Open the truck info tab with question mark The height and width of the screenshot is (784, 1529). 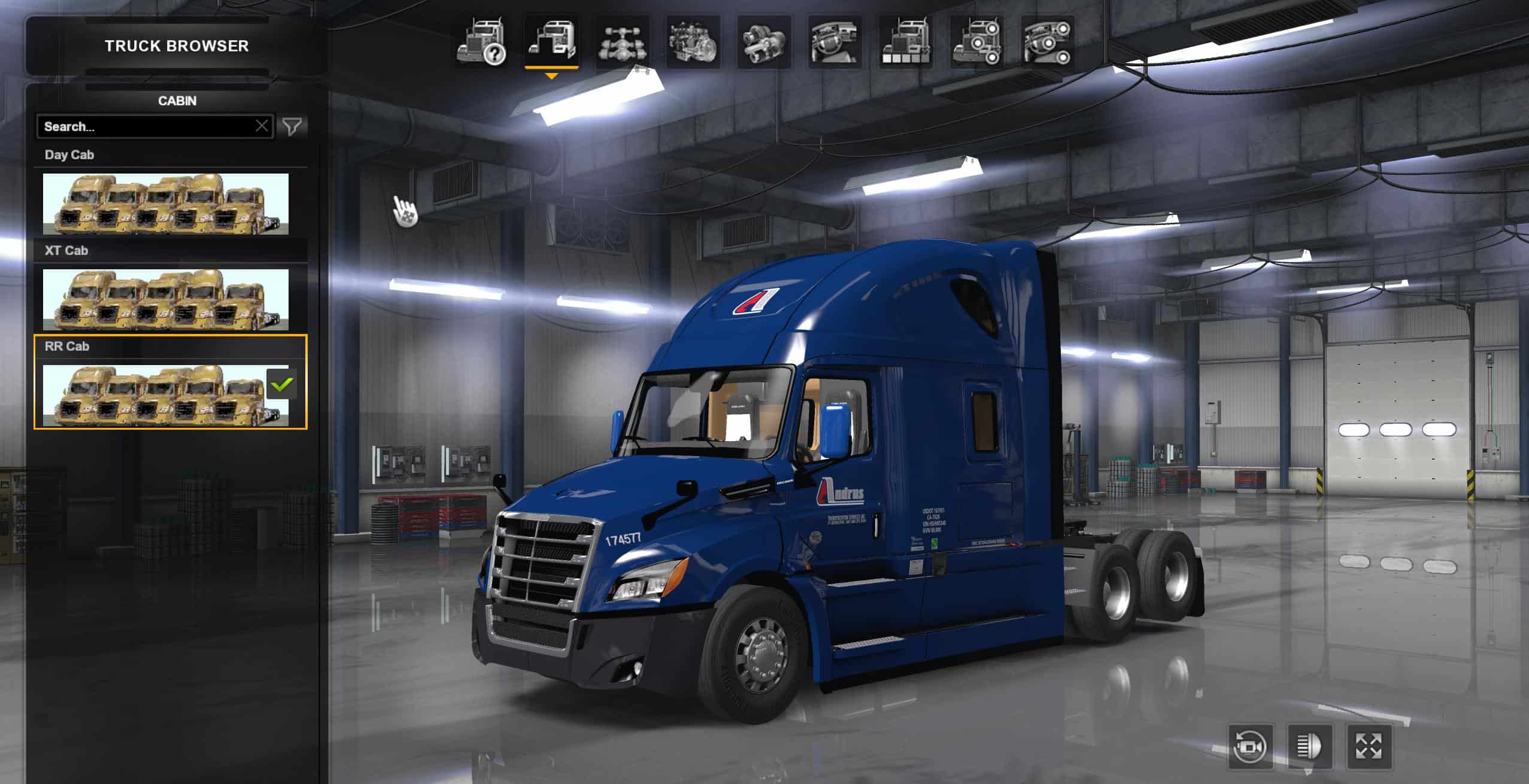coord(481,42)
